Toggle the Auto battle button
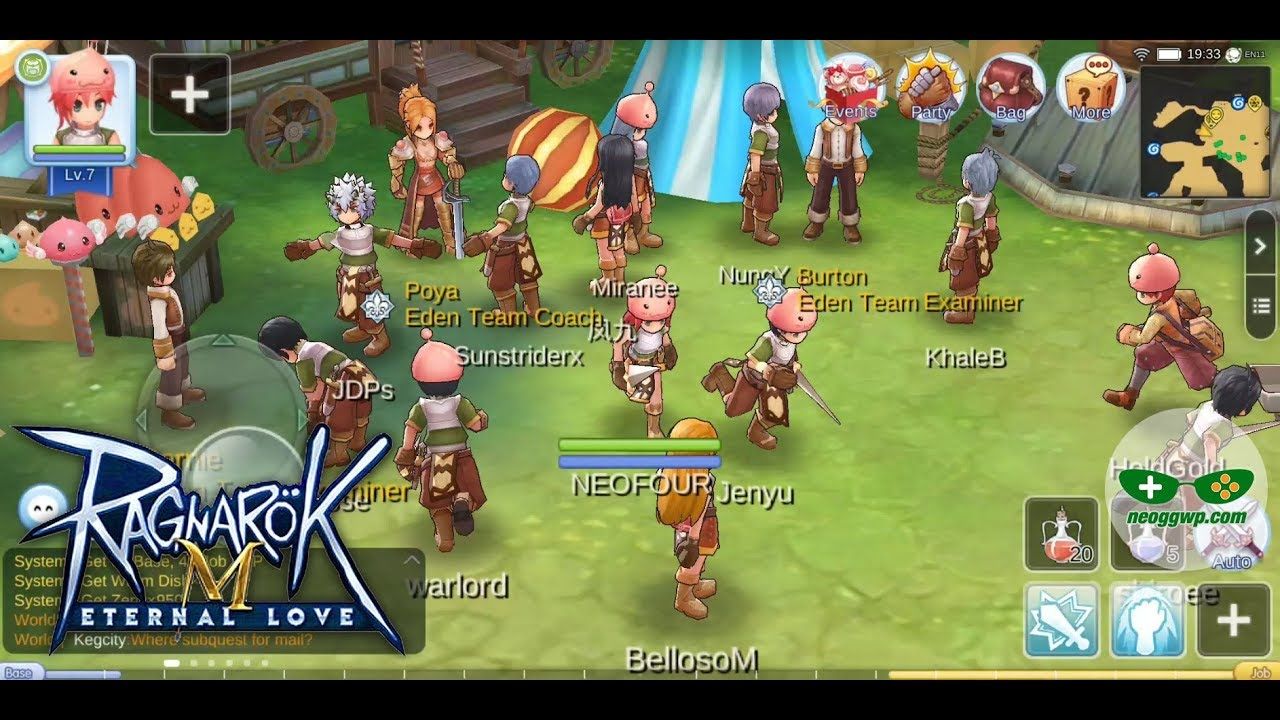The height and width of the screenshot is (720, 1280). [x=1231, y=536]
